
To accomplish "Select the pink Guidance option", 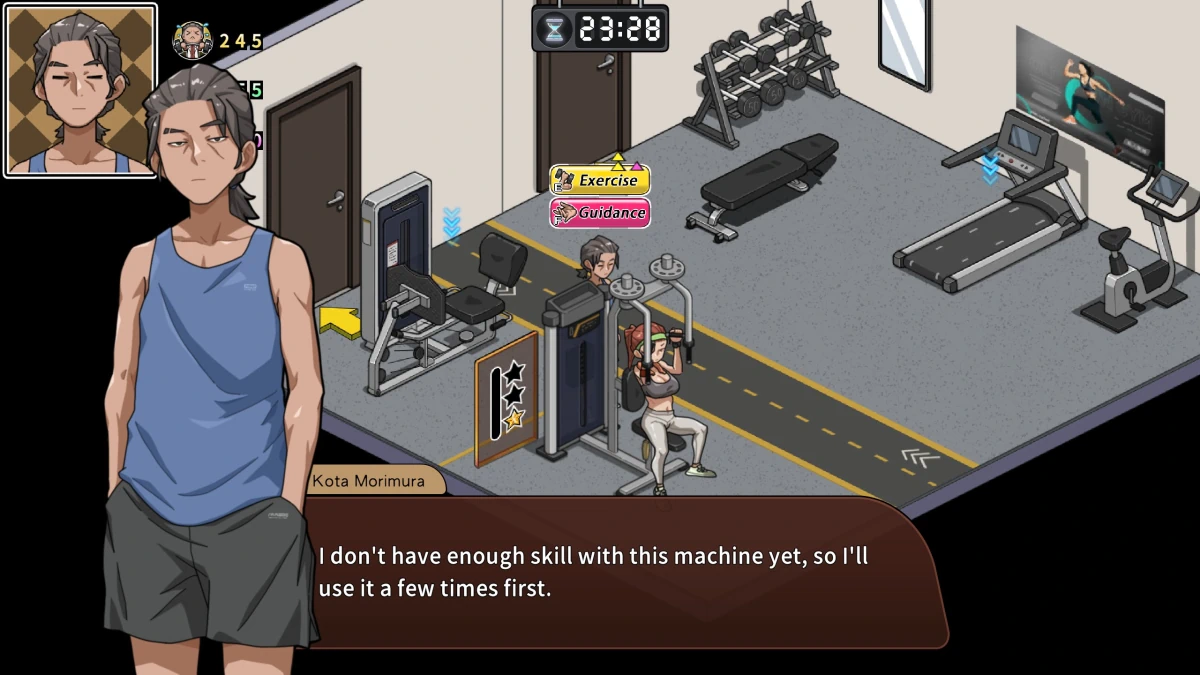I will click(600, 213).
